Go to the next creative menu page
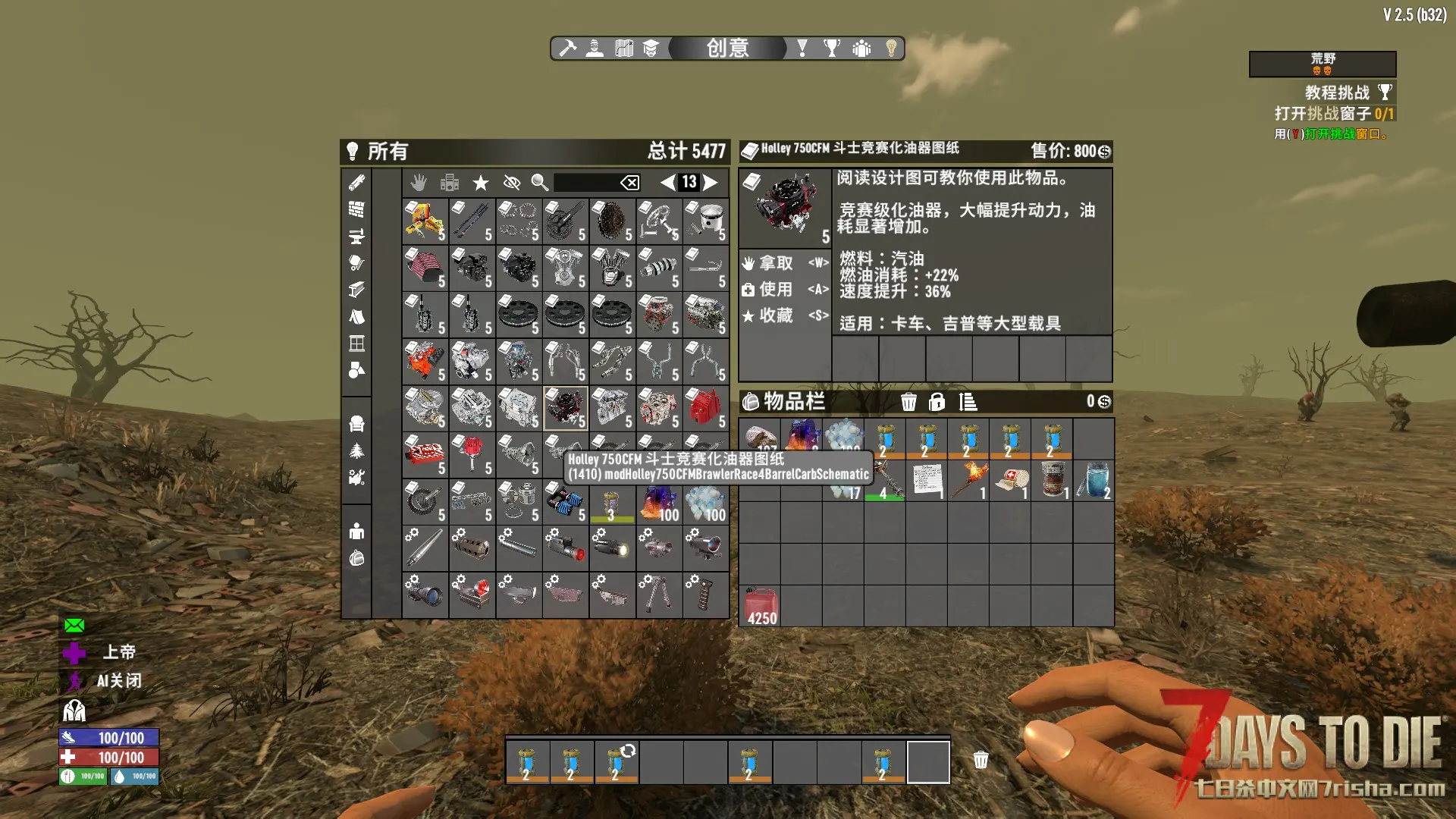This screenshot has width=1456, height=819. click(711, 182)
